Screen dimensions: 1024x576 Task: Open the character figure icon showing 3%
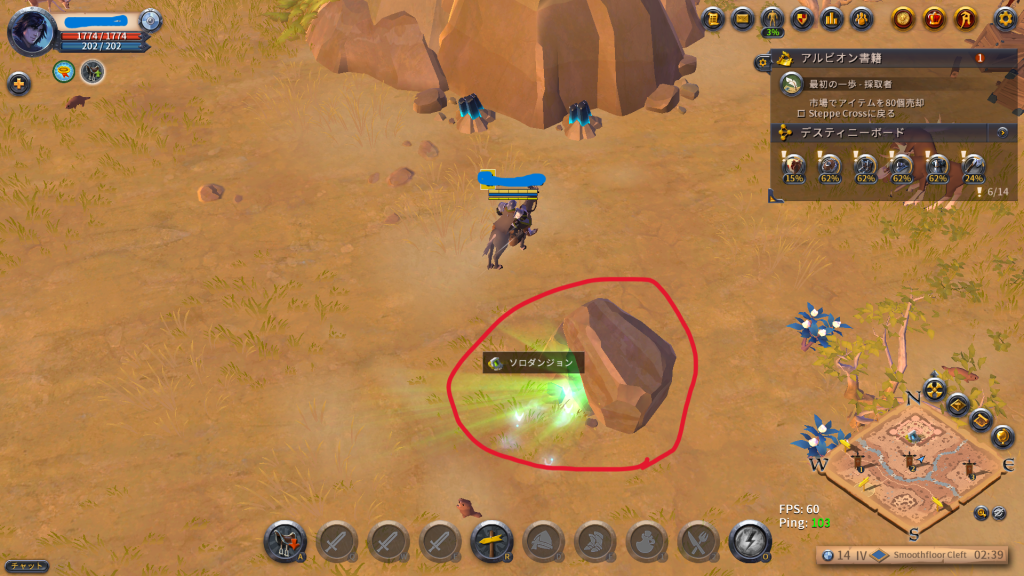pos(772,18)
